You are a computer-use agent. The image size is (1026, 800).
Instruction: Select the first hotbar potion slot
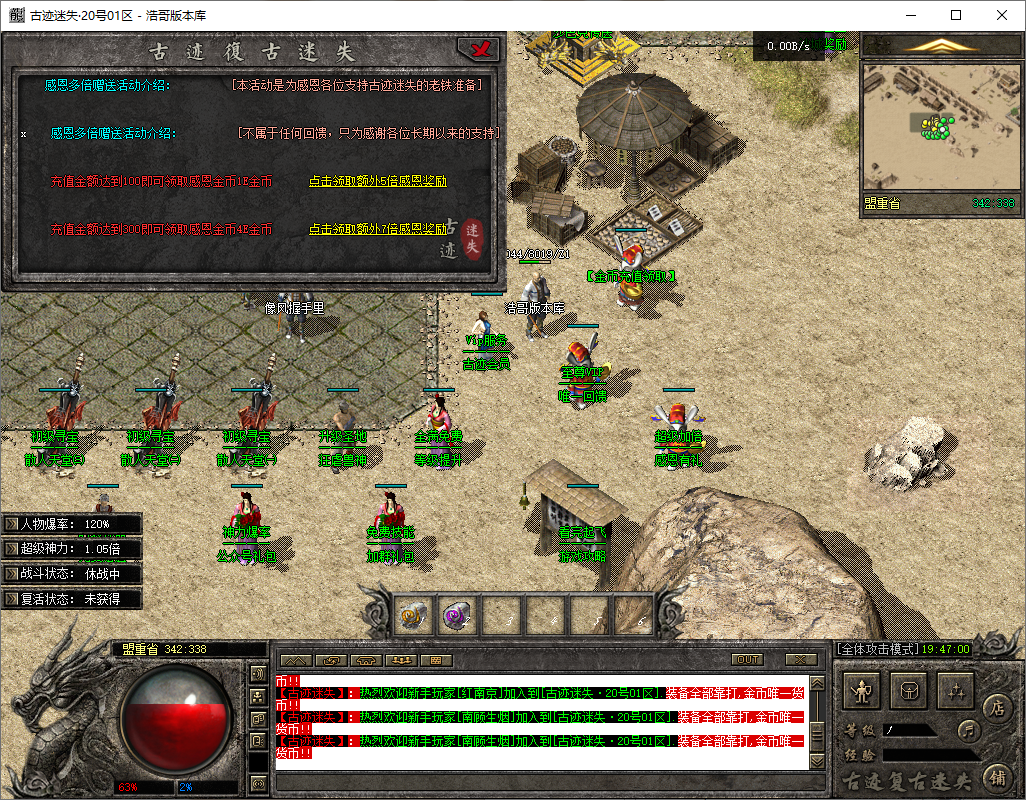pyautogui.click(x=415, y=613)
